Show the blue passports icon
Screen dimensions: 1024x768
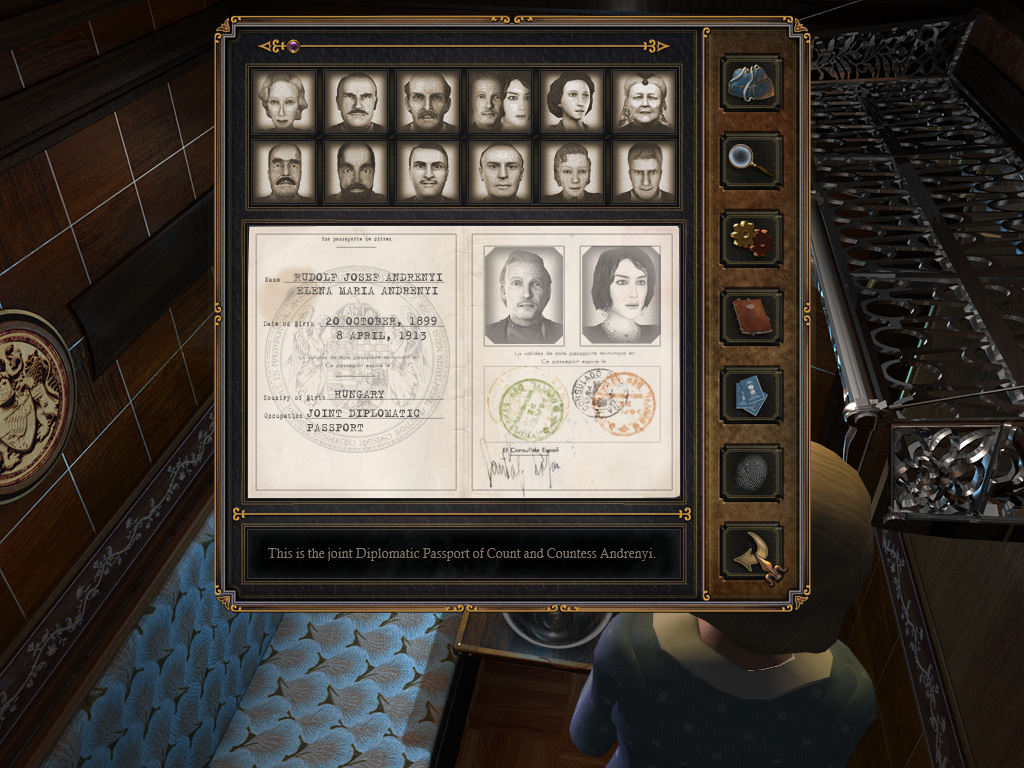pos(751,395)
